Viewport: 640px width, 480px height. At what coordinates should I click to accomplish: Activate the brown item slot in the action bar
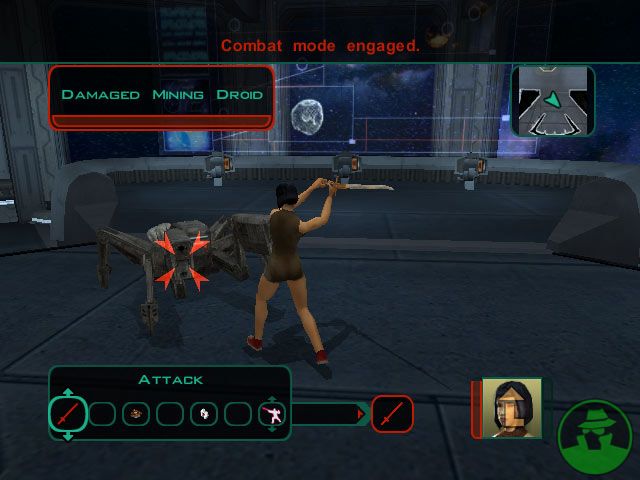point(136,414)
